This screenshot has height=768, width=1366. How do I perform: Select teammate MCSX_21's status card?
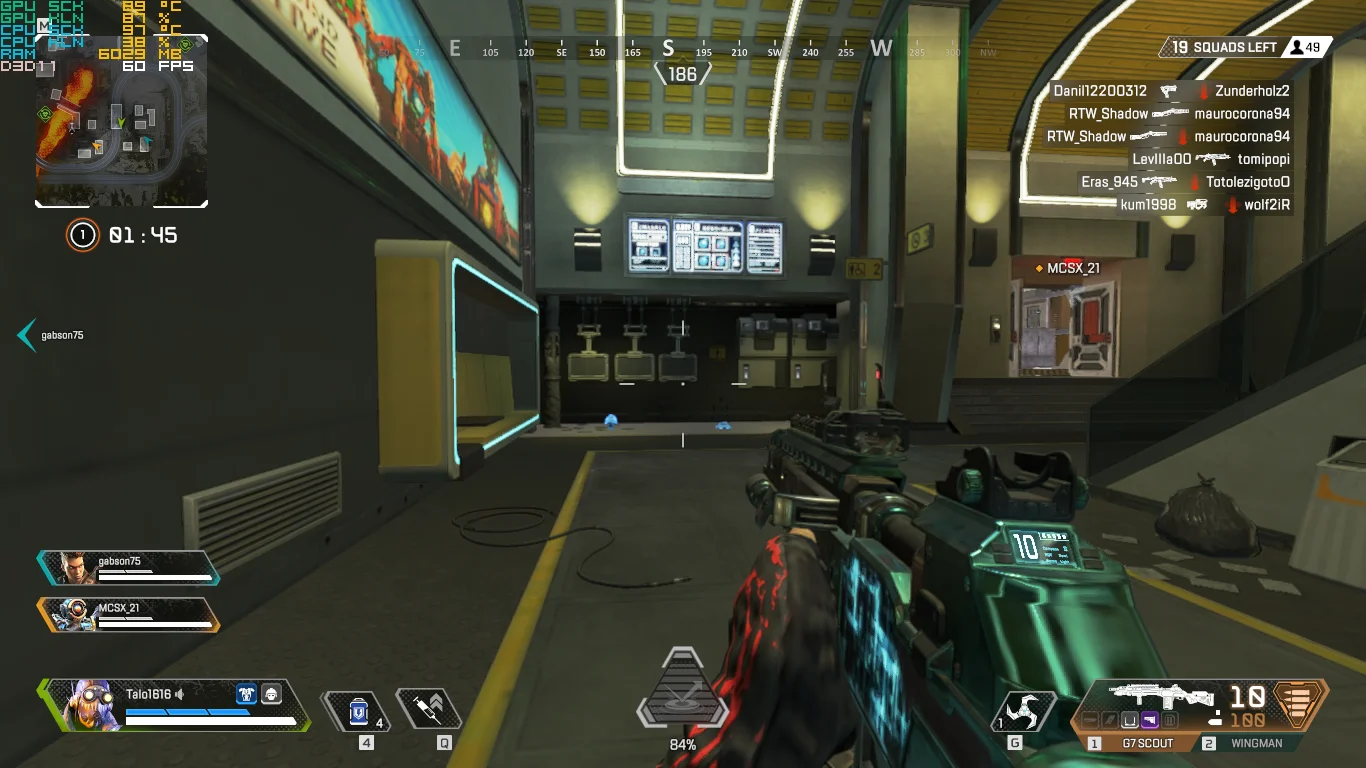(128, 614)
